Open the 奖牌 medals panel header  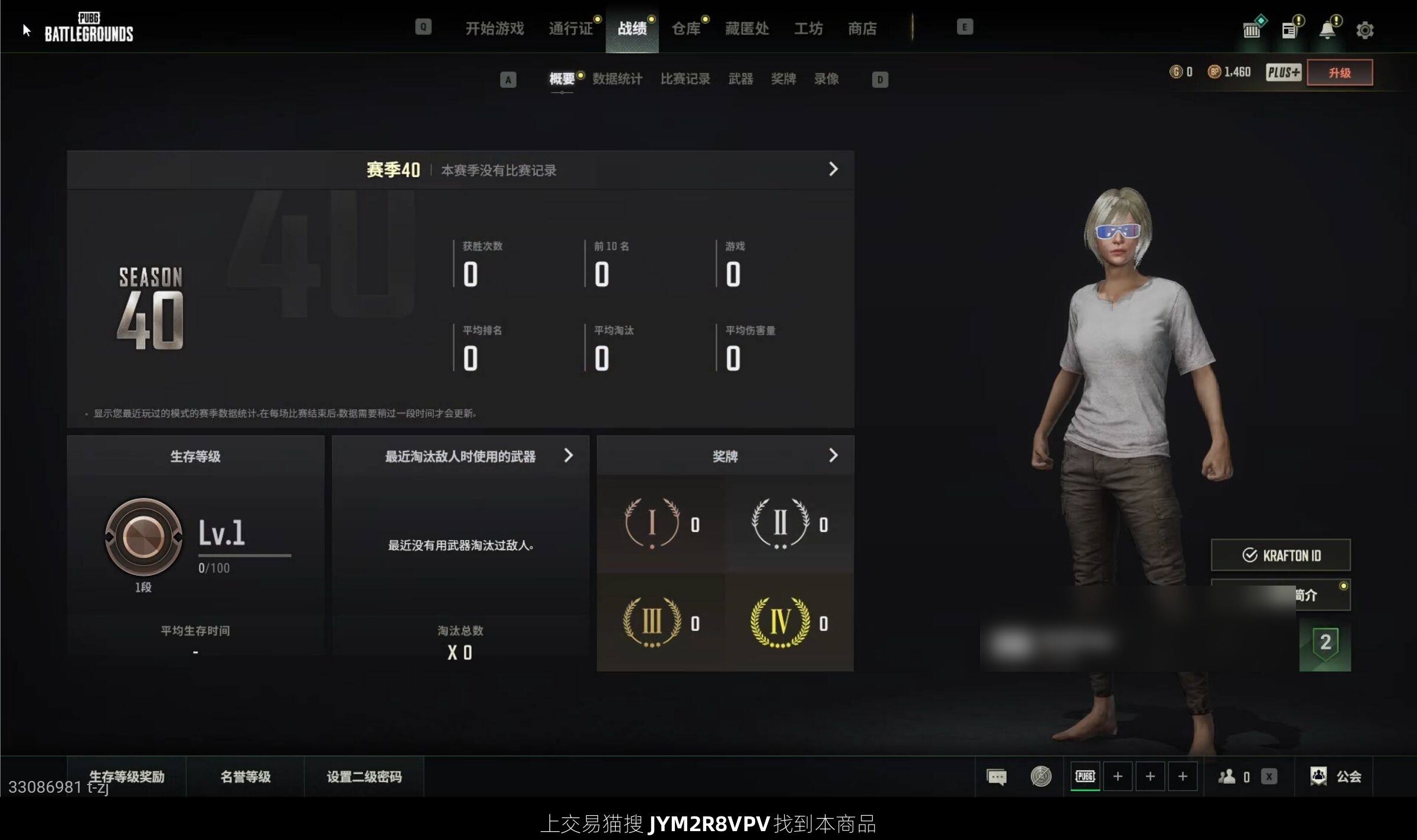click(x=725, y=456)
